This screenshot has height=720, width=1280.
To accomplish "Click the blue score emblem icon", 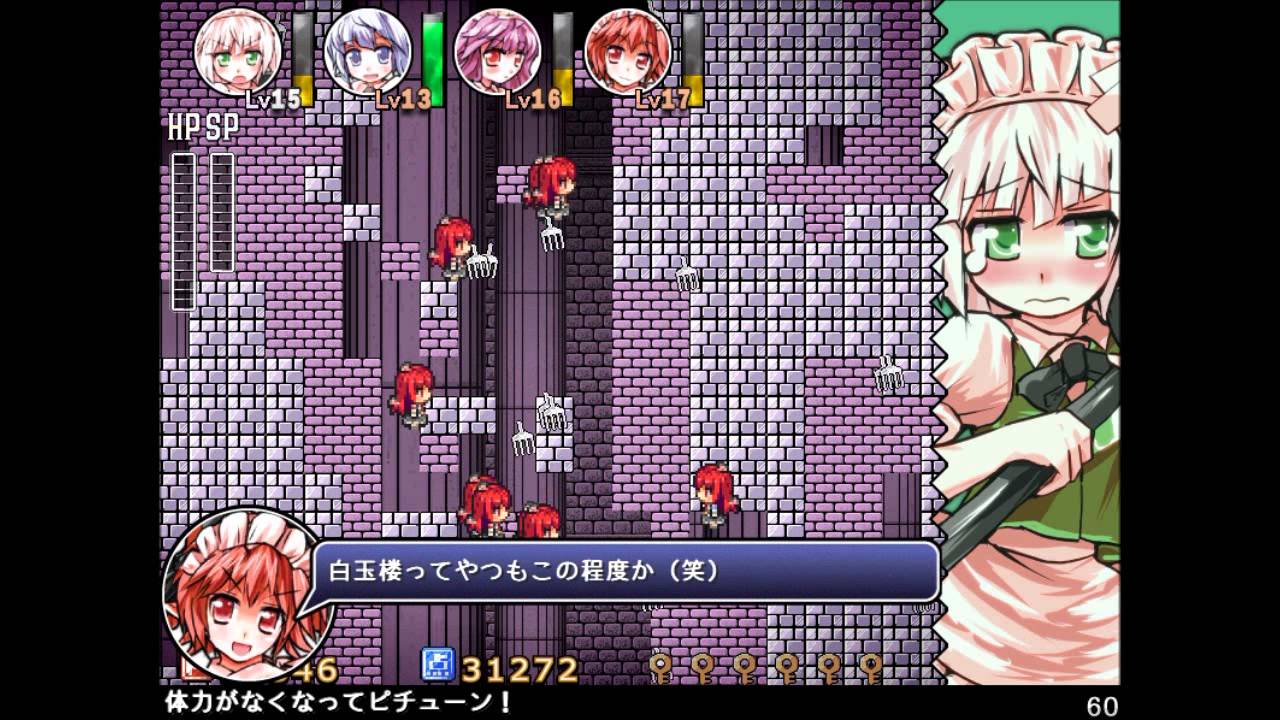I will coord(438,665).
